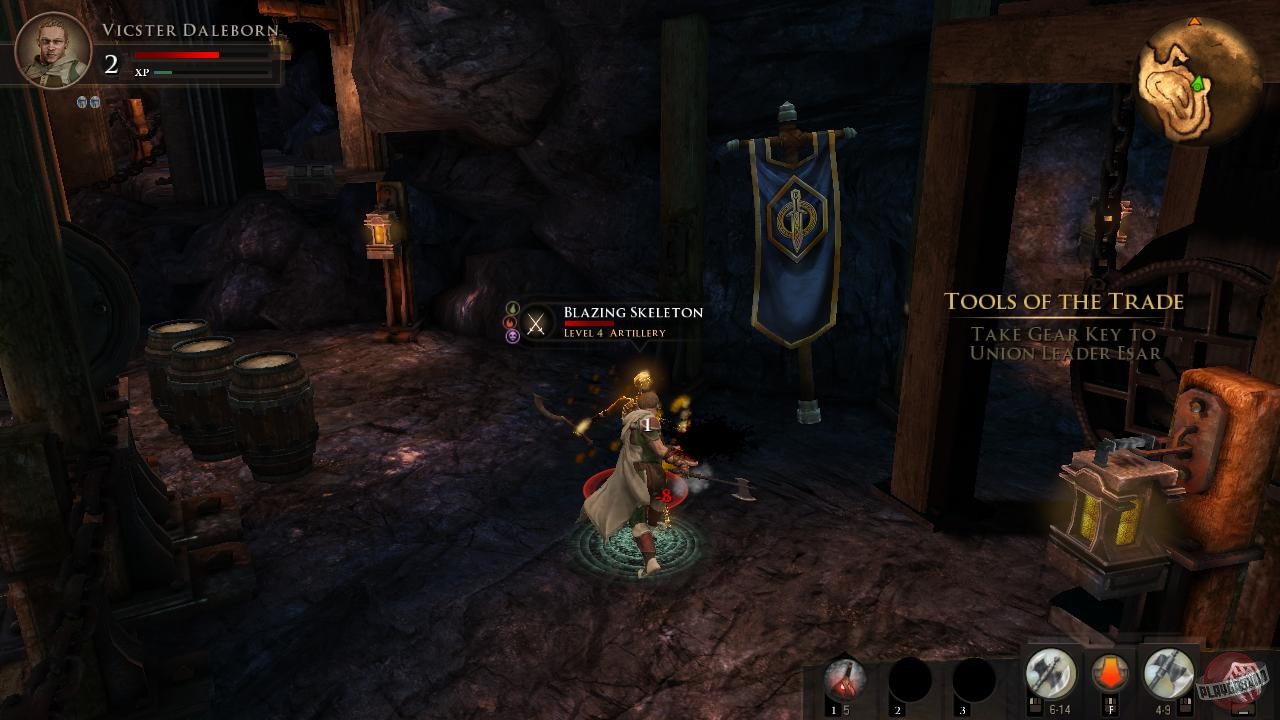Toggle the second blue buff icon under the portrait

[x=96, y=101]
